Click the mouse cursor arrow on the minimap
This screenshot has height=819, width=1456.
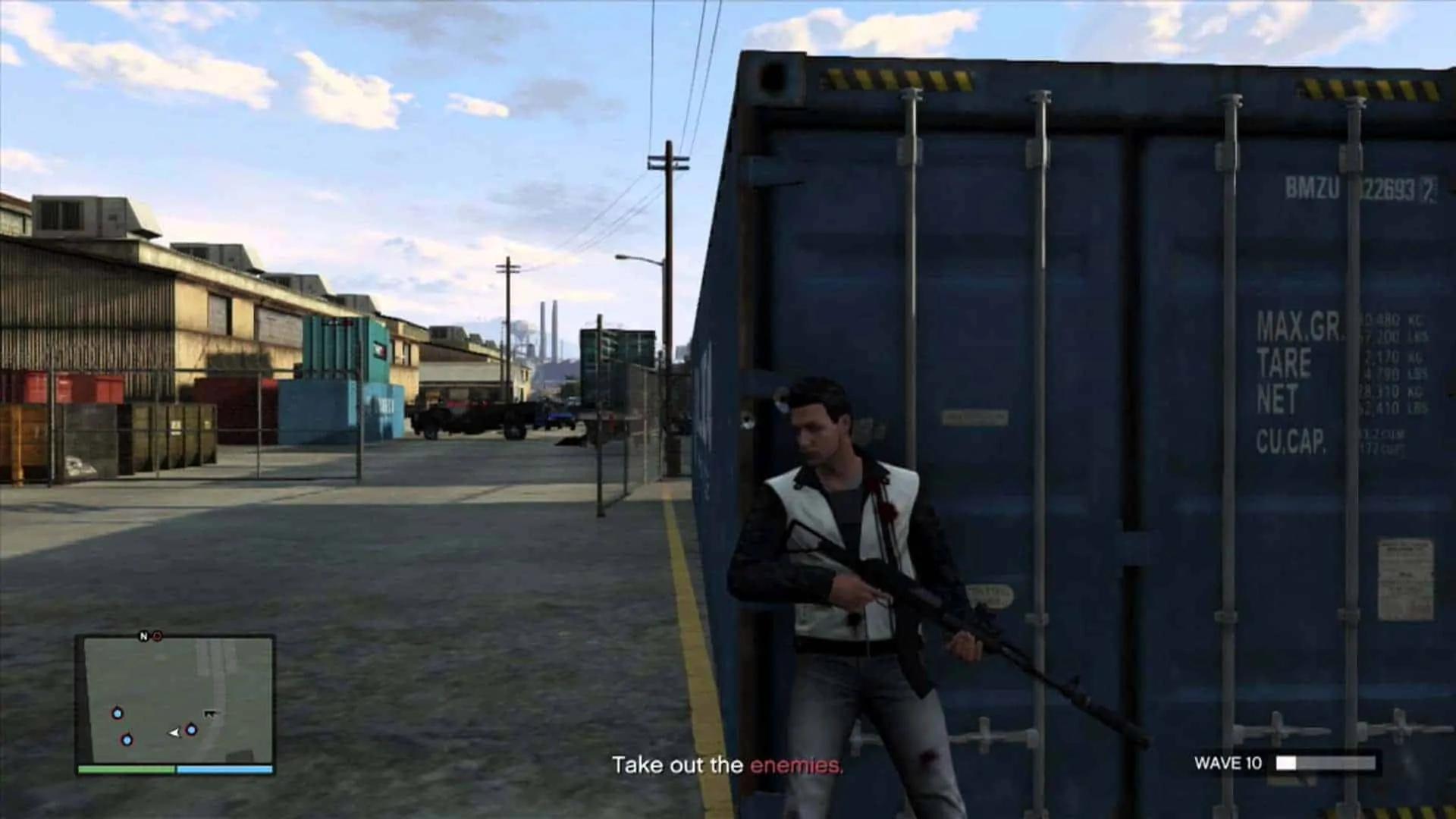point(211,714)
